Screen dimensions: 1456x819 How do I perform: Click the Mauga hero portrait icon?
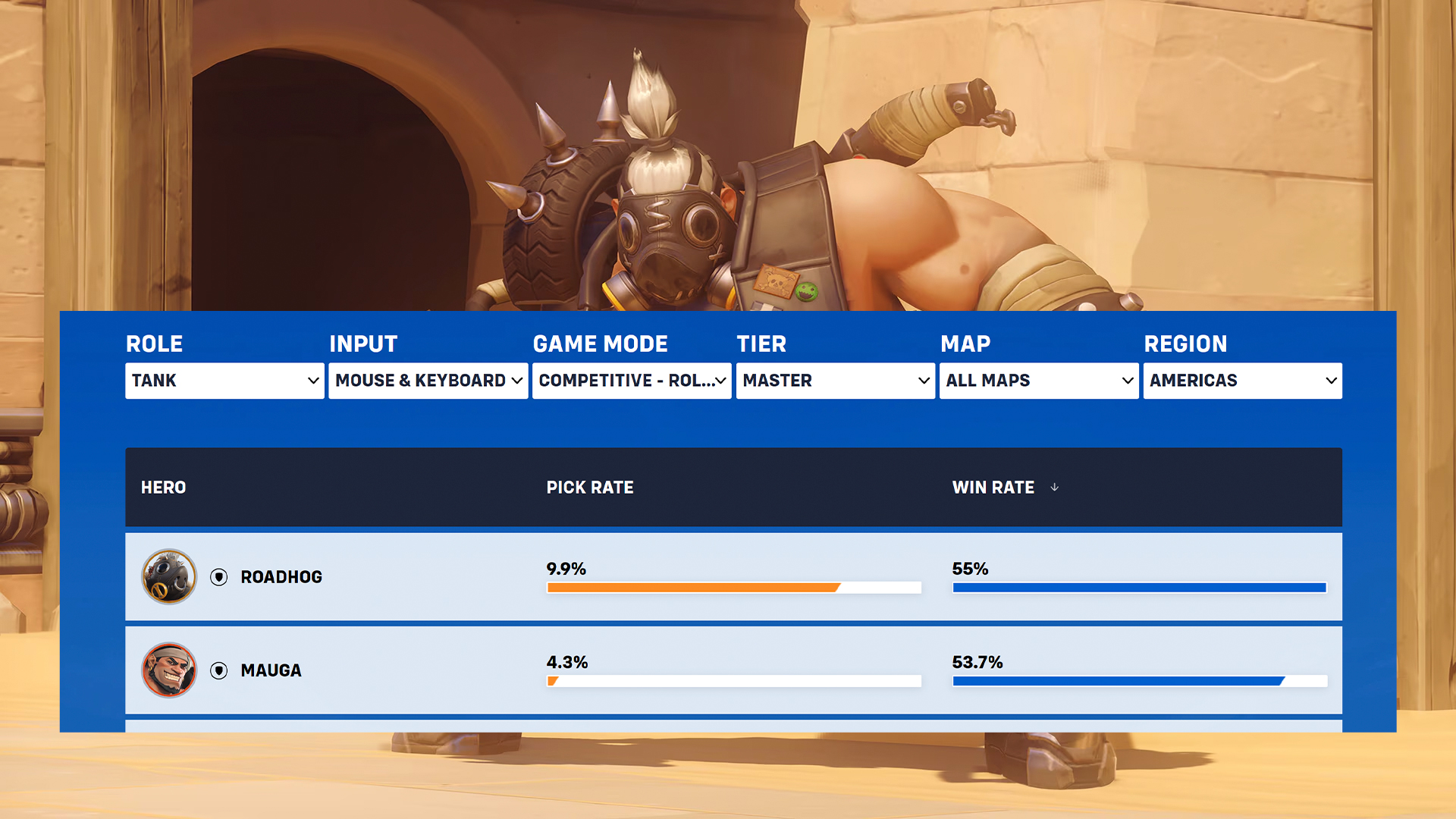click(x=169, y=670)
